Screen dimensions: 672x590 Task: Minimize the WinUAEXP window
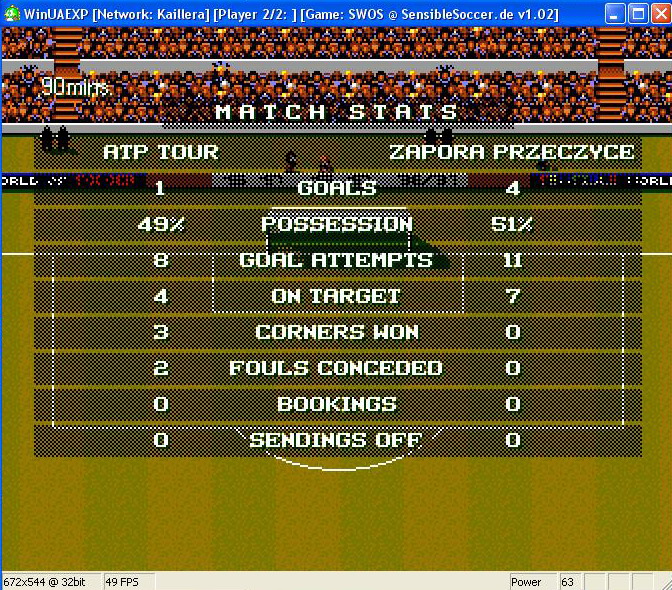point(613,13)
